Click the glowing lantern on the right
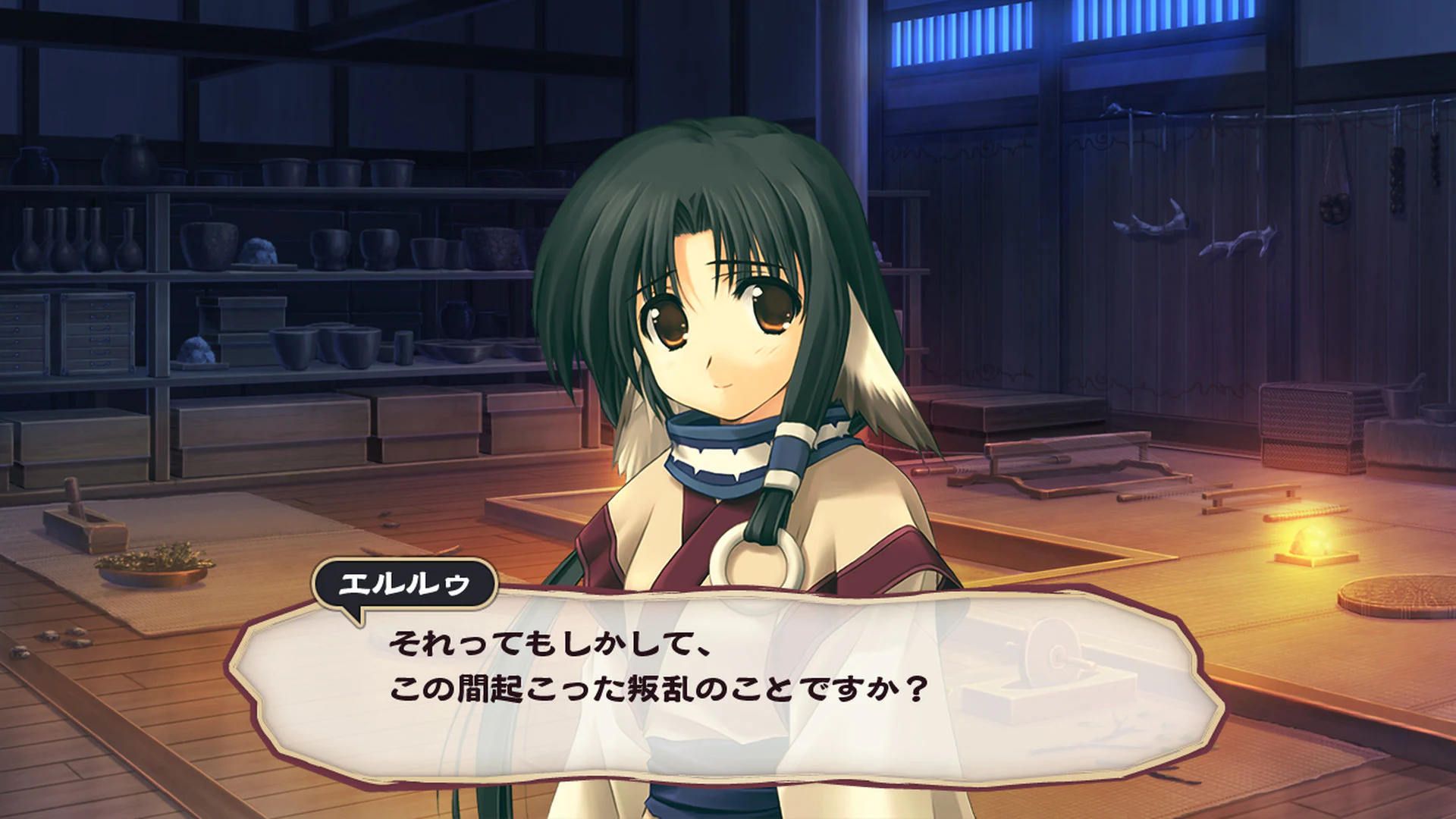This screenshot has width=1456, height=819. pyautogui.click(x=1307, y=540)
